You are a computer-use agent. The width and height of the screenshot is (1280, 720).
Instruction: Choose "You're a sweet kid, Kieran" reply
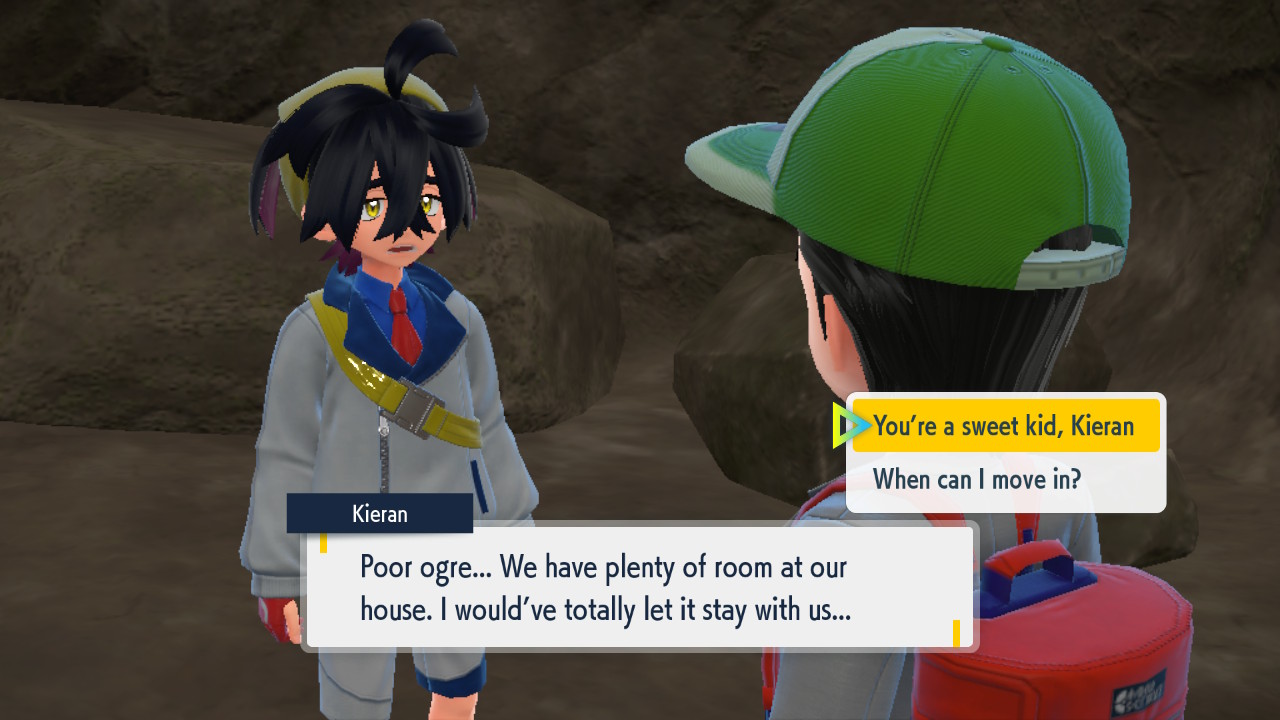tap(1004, 426)
